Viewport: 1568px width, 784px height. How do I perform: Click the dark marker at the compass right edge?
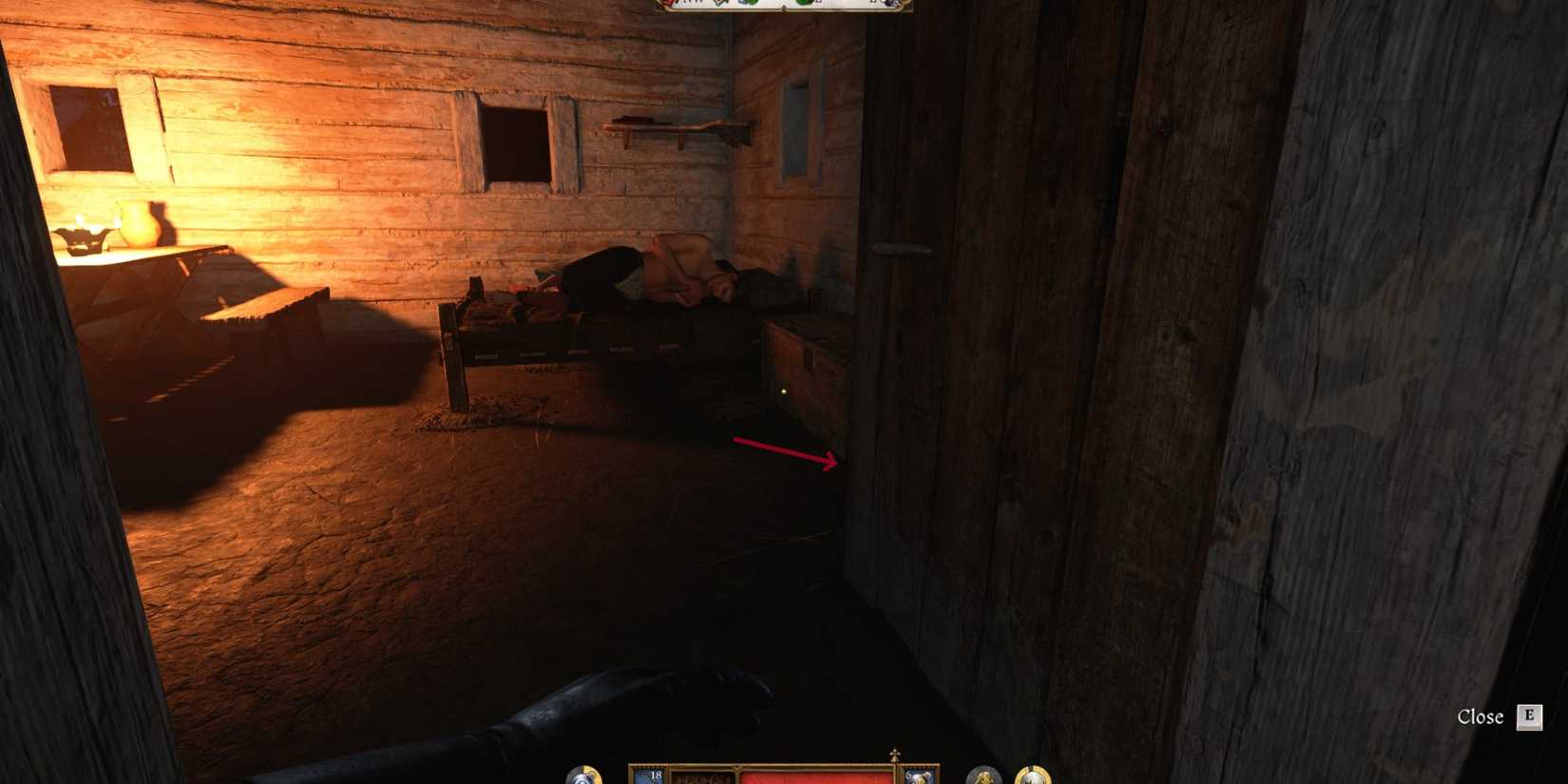click(x=889, y=4)
